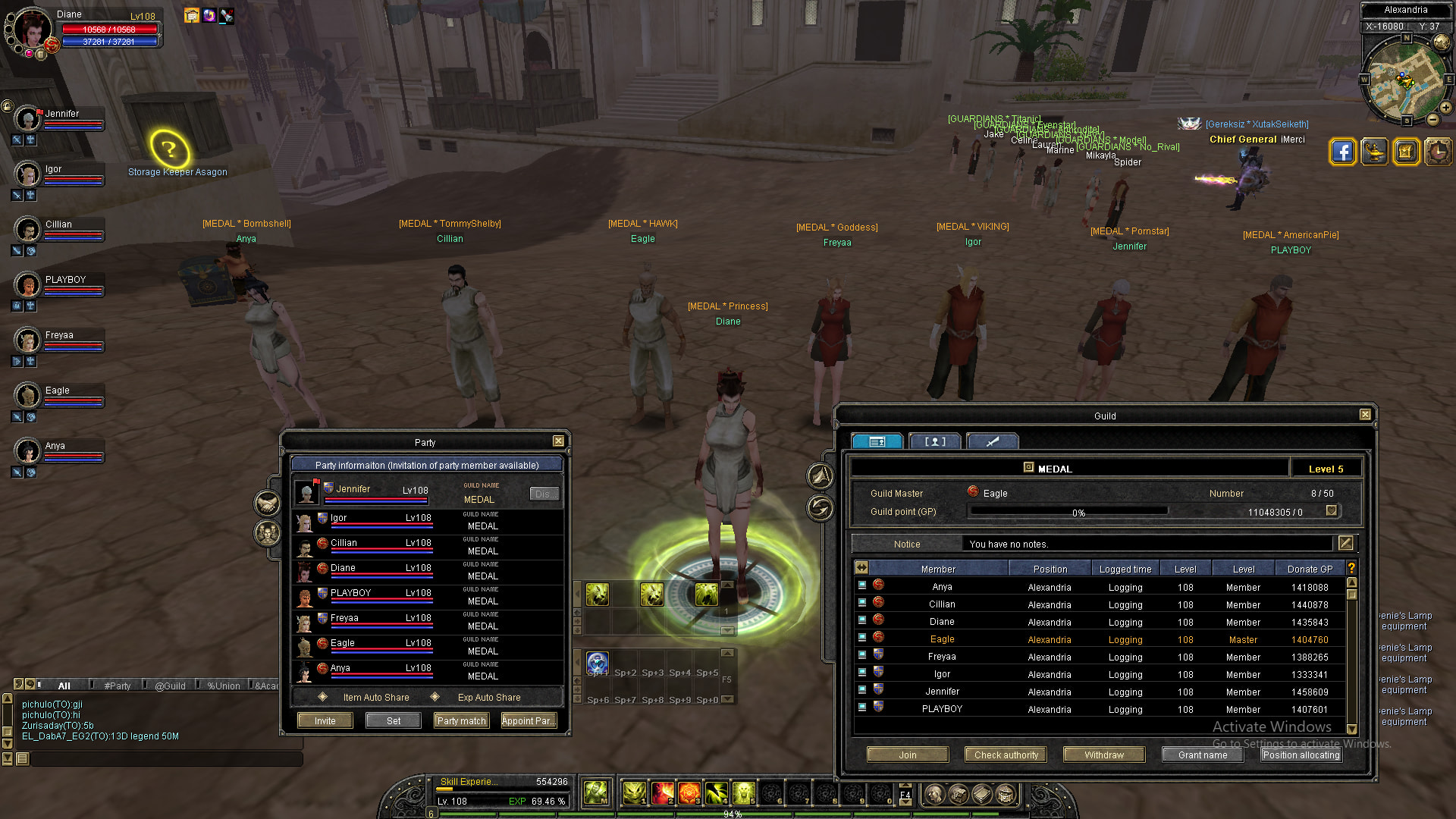The height and width of the screenshot is (819, 1456).
Task: Select Freyaa's portrait in party sidebar
Action: 28,341
